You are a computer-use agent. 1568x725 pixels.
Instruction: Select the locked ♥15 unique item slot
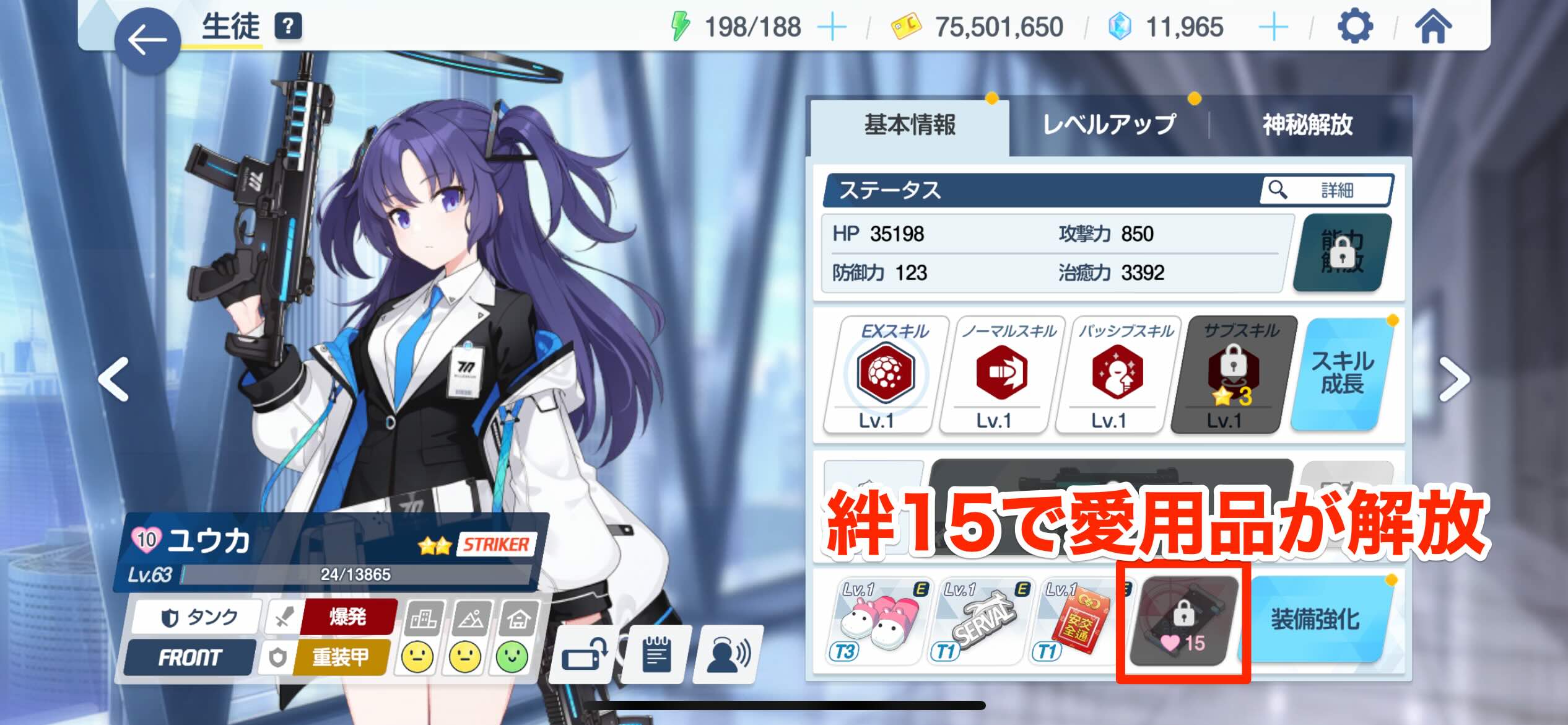click(x=1184, y=620)
